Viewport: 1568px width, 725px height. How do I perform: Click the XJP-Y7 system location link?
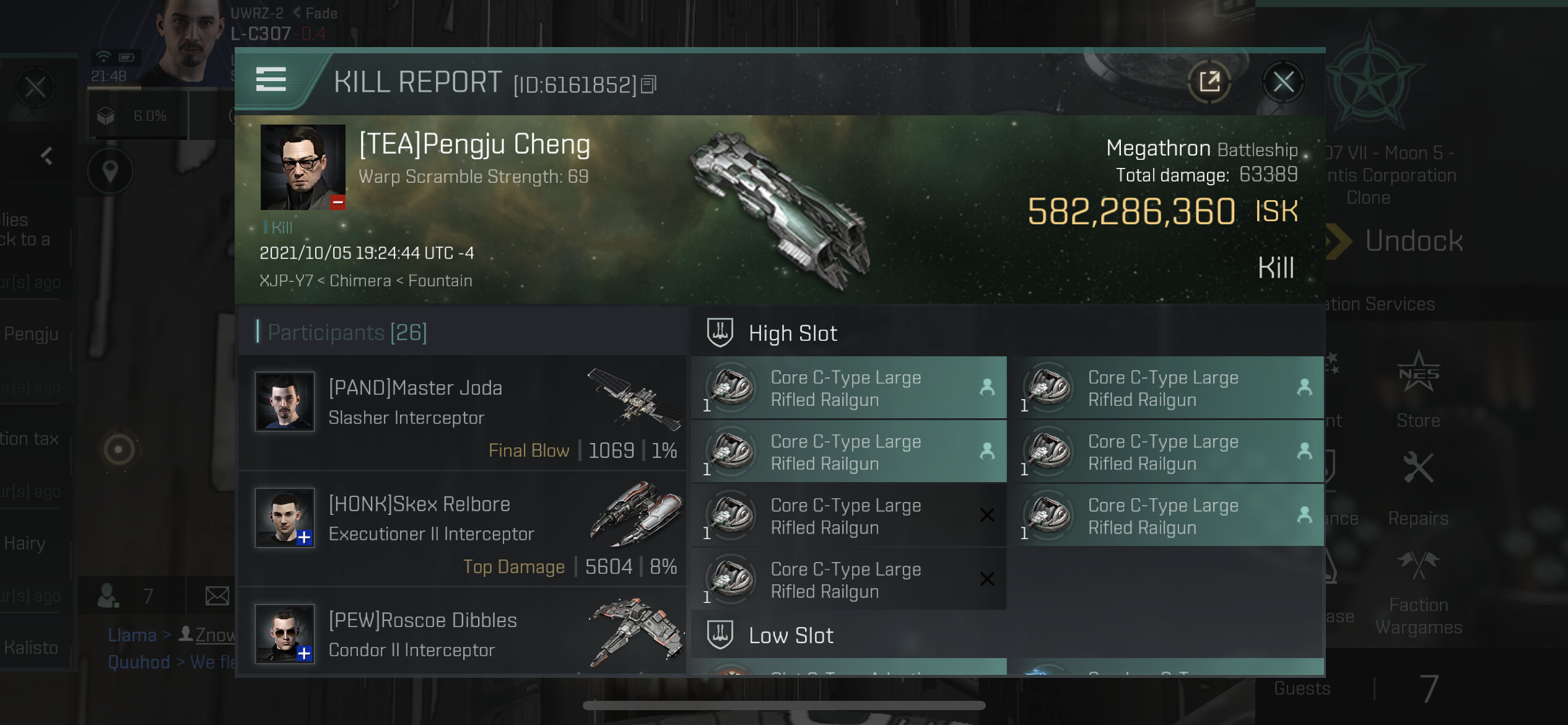point(285,281)
